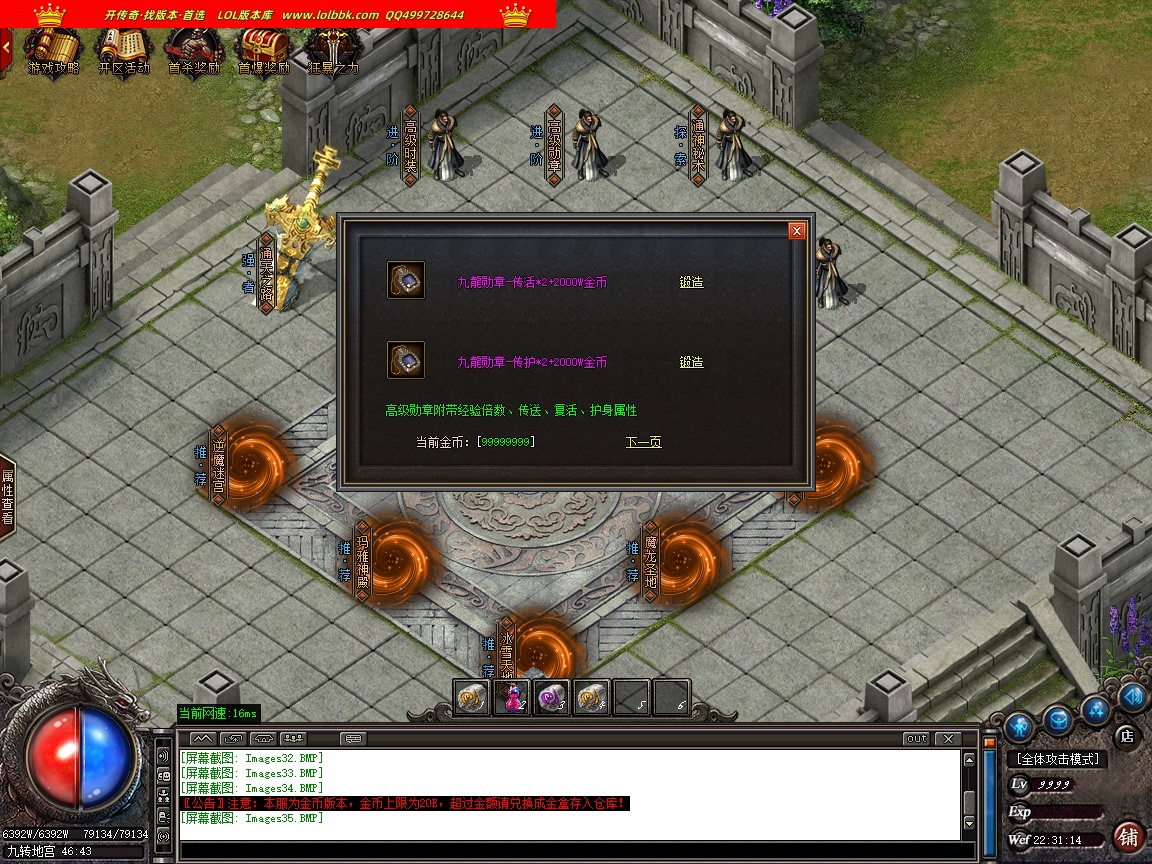This screenshot has height=864, width=1152.
Task: Open the 狂暴之力 berserk power icon
Action: 332,50
